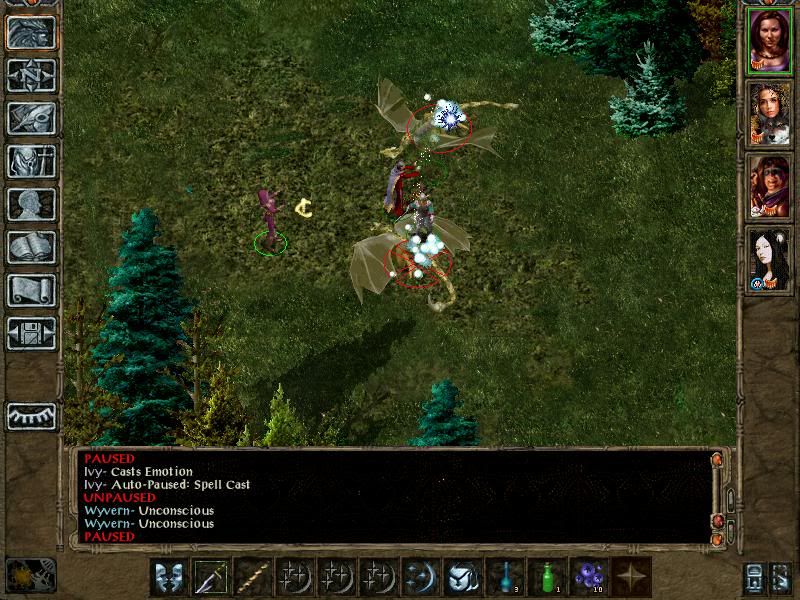Open the priest scroll screen
Viewport: 800px width, 600px height.
point(31,290)
